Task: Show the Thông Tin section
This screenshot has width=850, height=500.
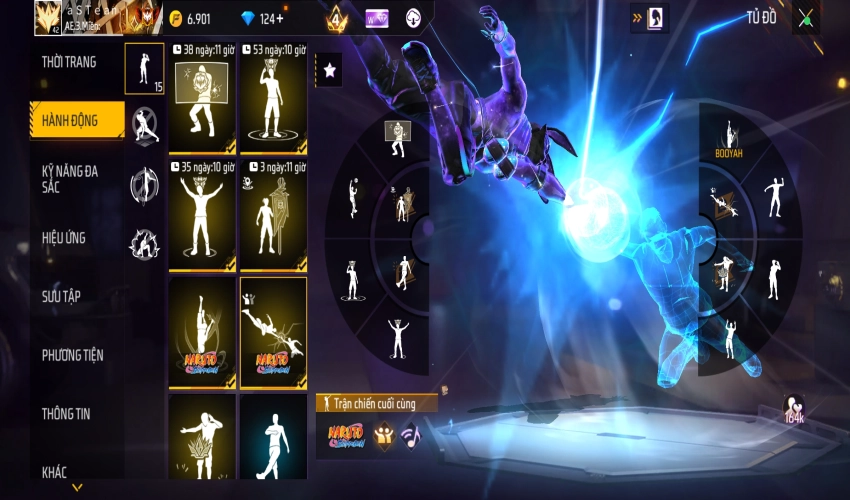Action: pyautogui.click(x=68, y=413)
